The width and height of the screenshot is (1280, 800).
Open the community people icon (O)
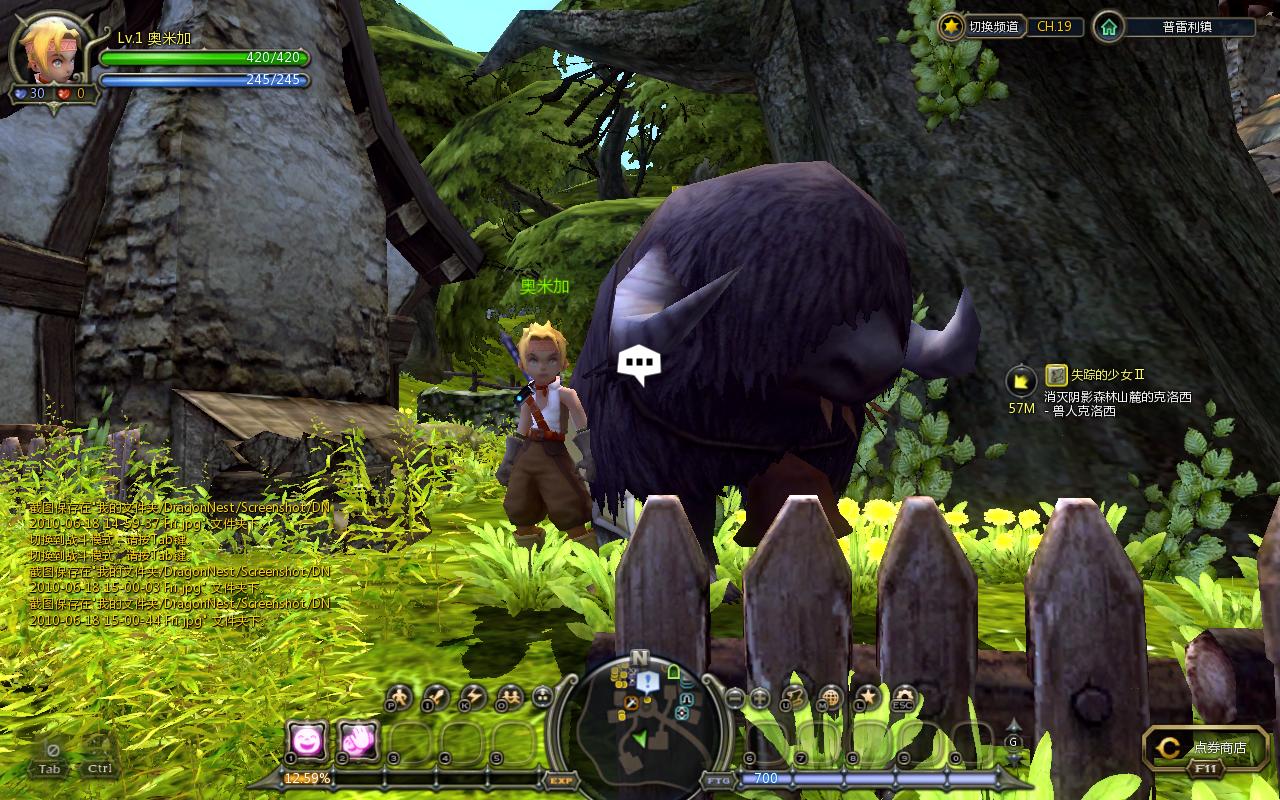509,697
